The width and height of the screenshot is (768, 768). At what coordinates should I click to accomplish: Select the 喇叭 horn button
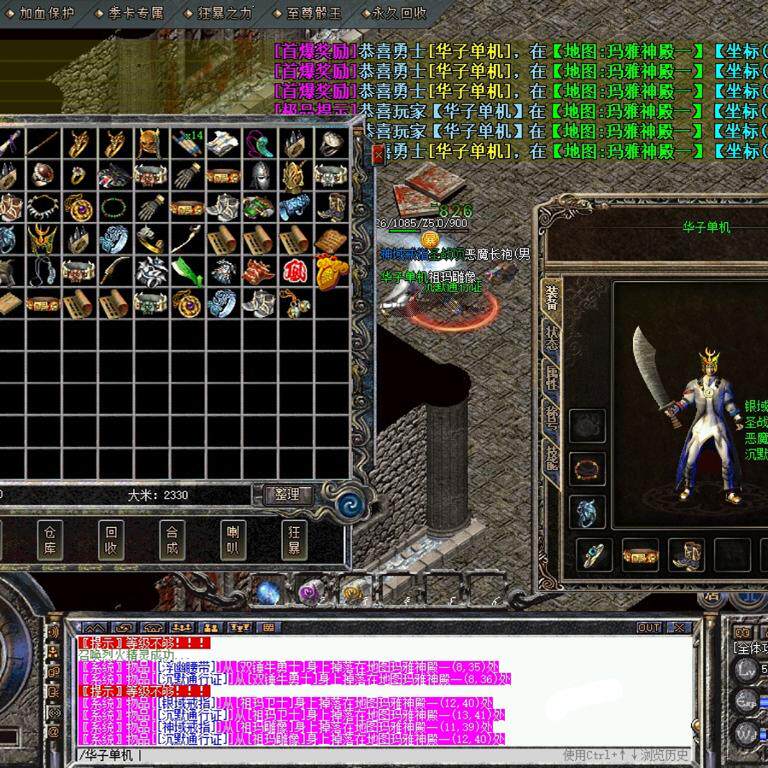point(232,540)
